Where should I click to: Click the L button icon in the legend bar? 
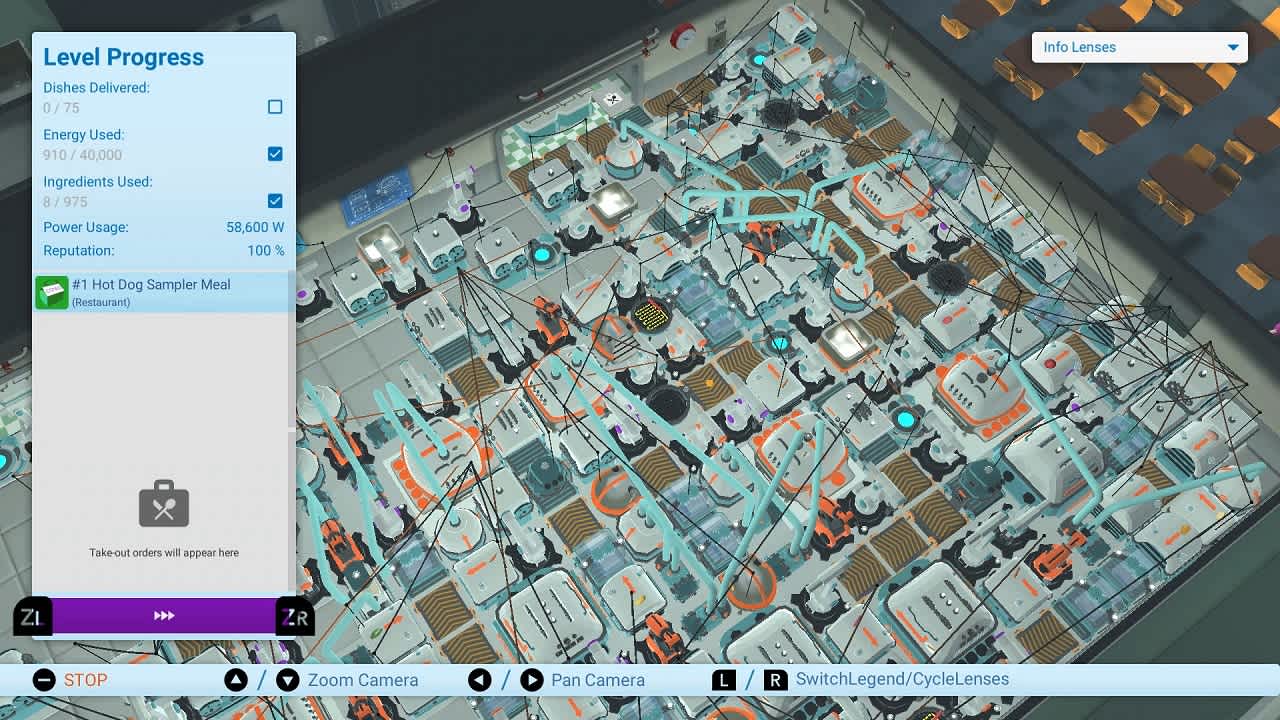pos(723,679)
